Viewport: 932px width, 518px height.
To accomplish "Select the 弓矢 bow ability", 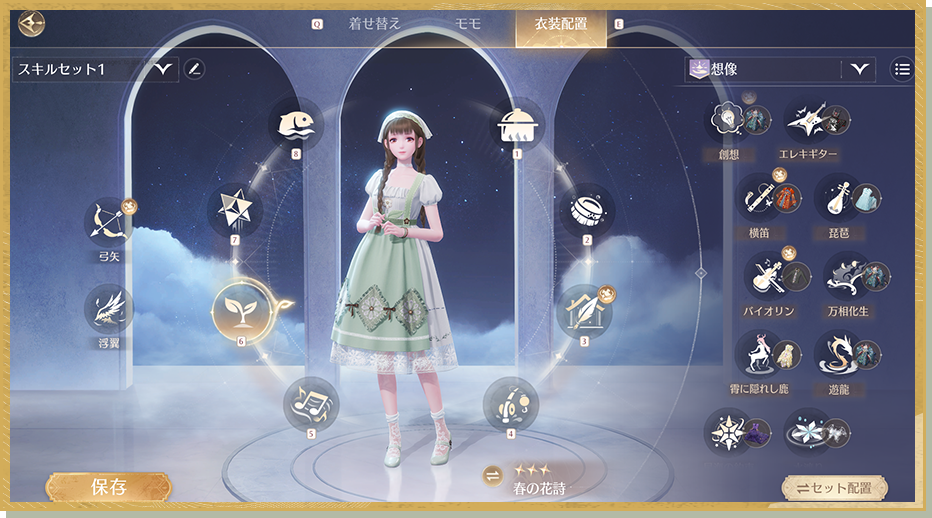I will pos(109,224).
